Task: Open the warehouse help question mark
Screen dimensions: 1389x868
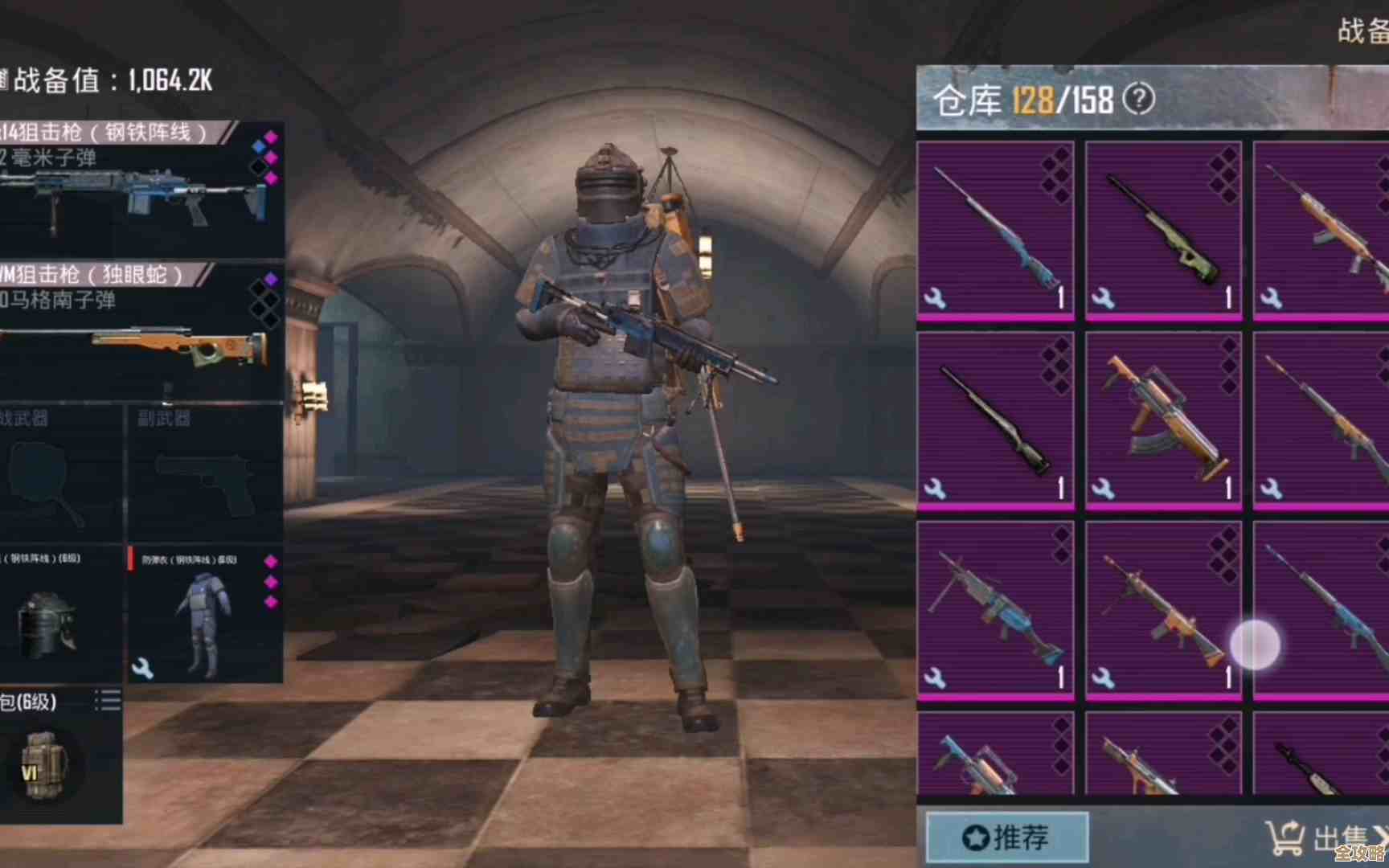Action: tap(1138, 100)
